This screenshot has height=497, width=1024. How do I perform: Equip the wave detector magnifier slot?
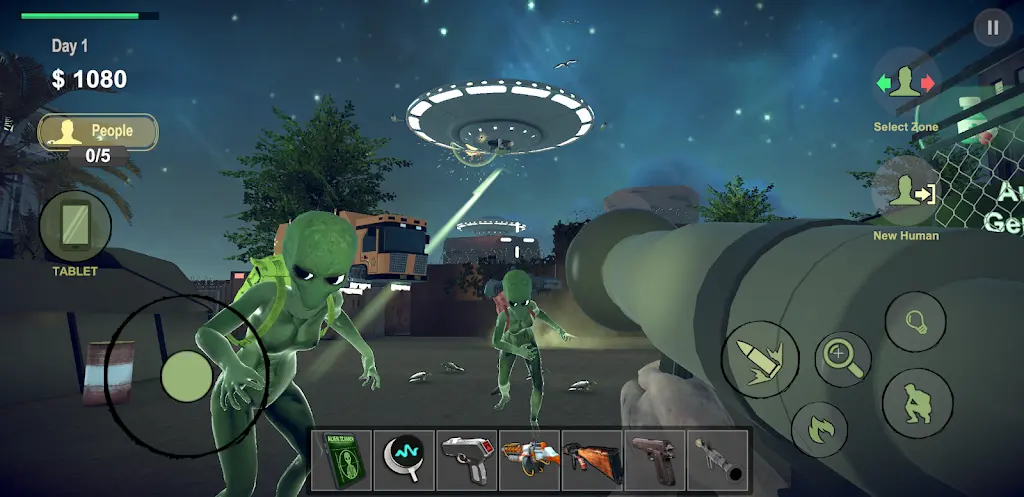click(404, 460)
